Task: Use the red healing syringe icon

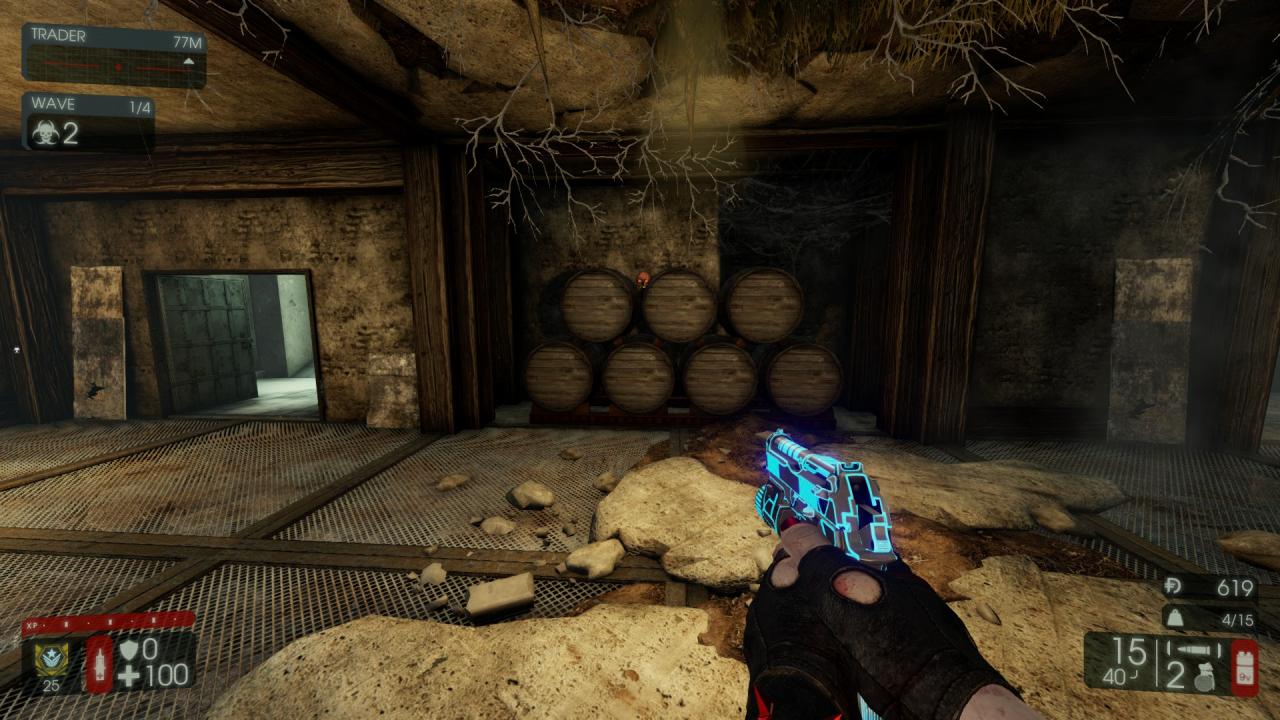Action: pyautogui.click(x=99, y=663)
